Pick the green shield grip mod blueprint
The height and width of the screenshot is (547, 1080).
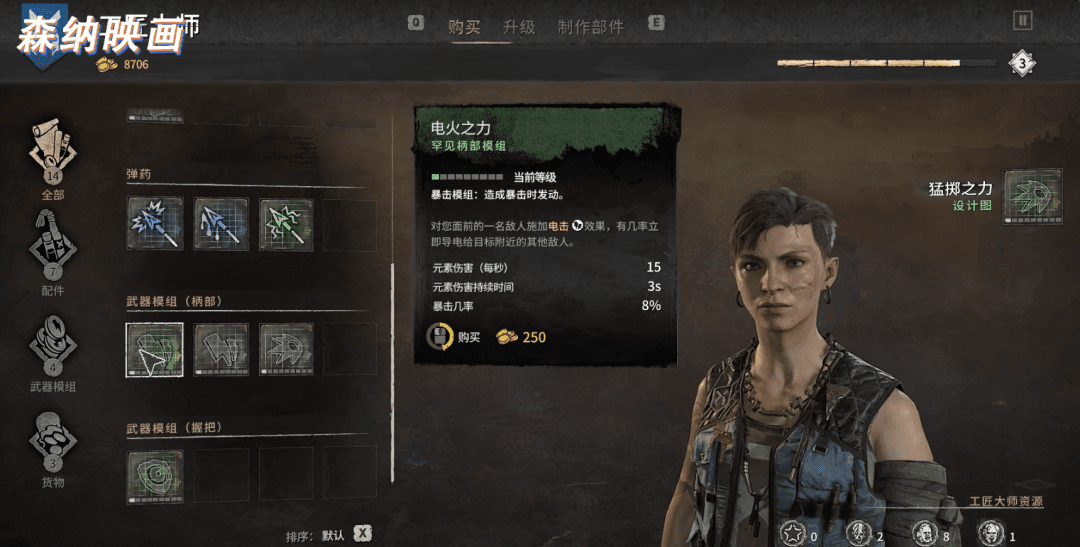pos(155,475)
